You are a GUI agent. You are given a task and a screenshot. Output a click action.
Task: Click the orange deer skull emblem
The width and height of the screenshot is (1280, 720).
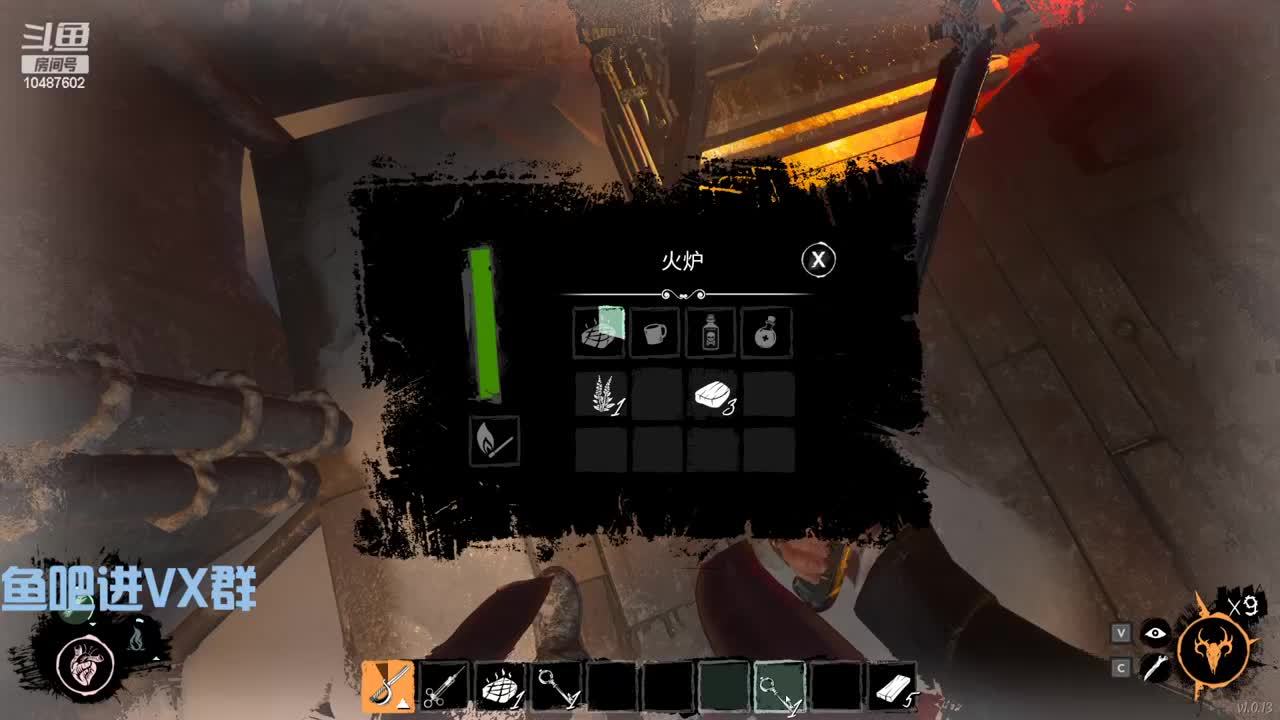[1213, 651]
